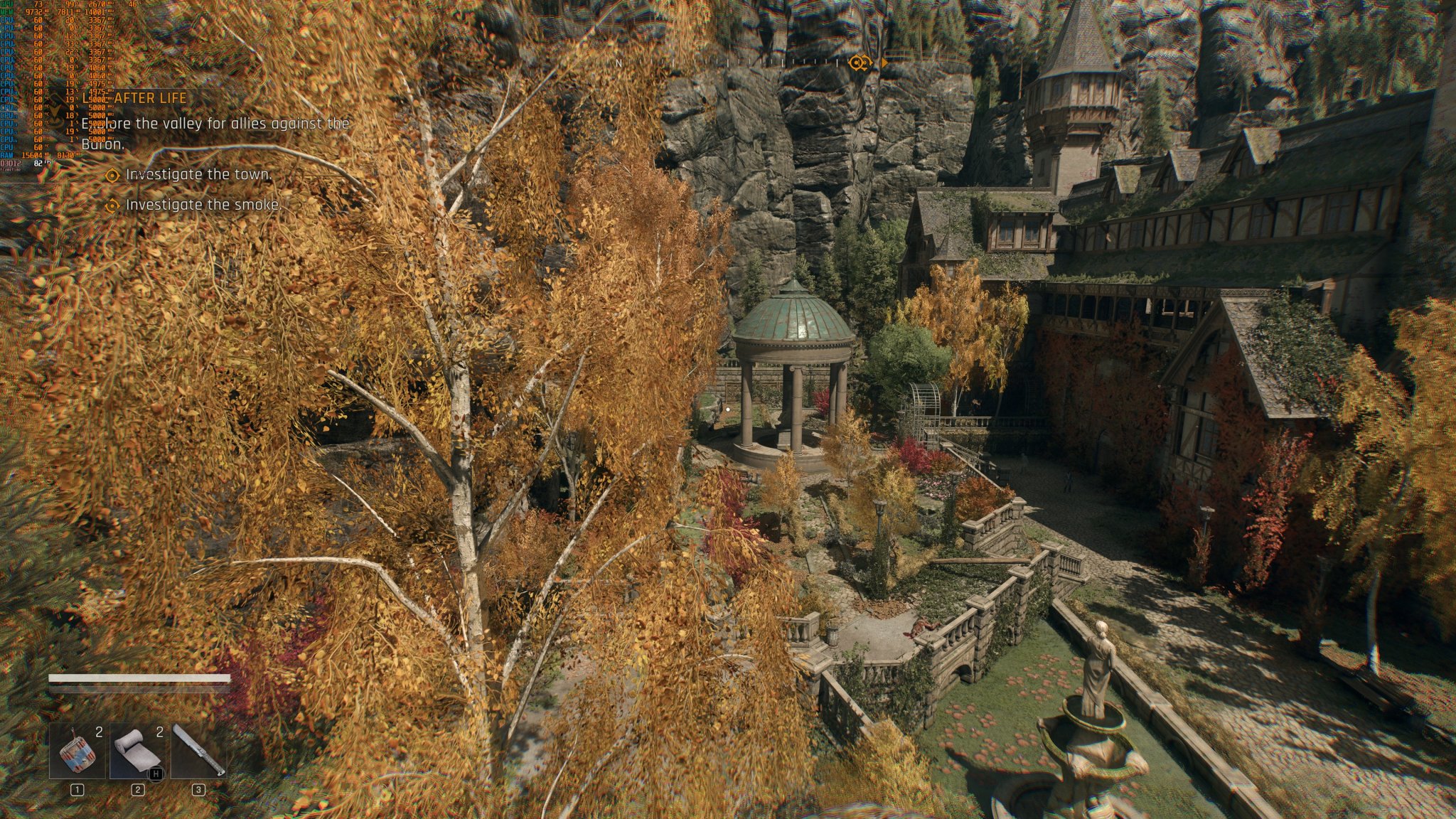Click the hotkey label 2 under the bandage slot
The height and width of the screenshot is (819, 1456).
(138, 789)
